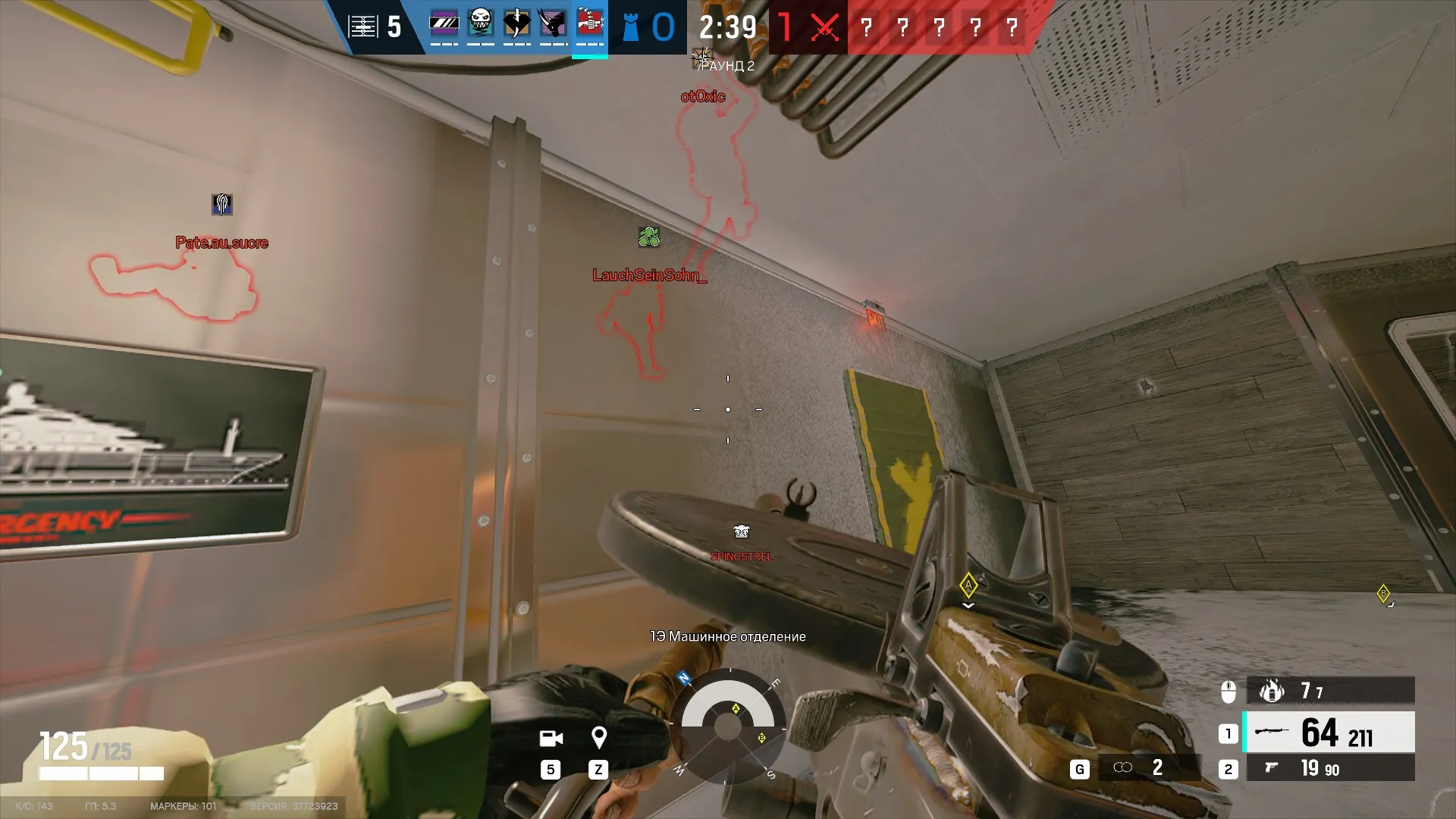Viewport: 1456px width, 819px height.
Task: Select the purple horned Oryx operator icon
Action: pyautogui.click(x=553, y=24)
